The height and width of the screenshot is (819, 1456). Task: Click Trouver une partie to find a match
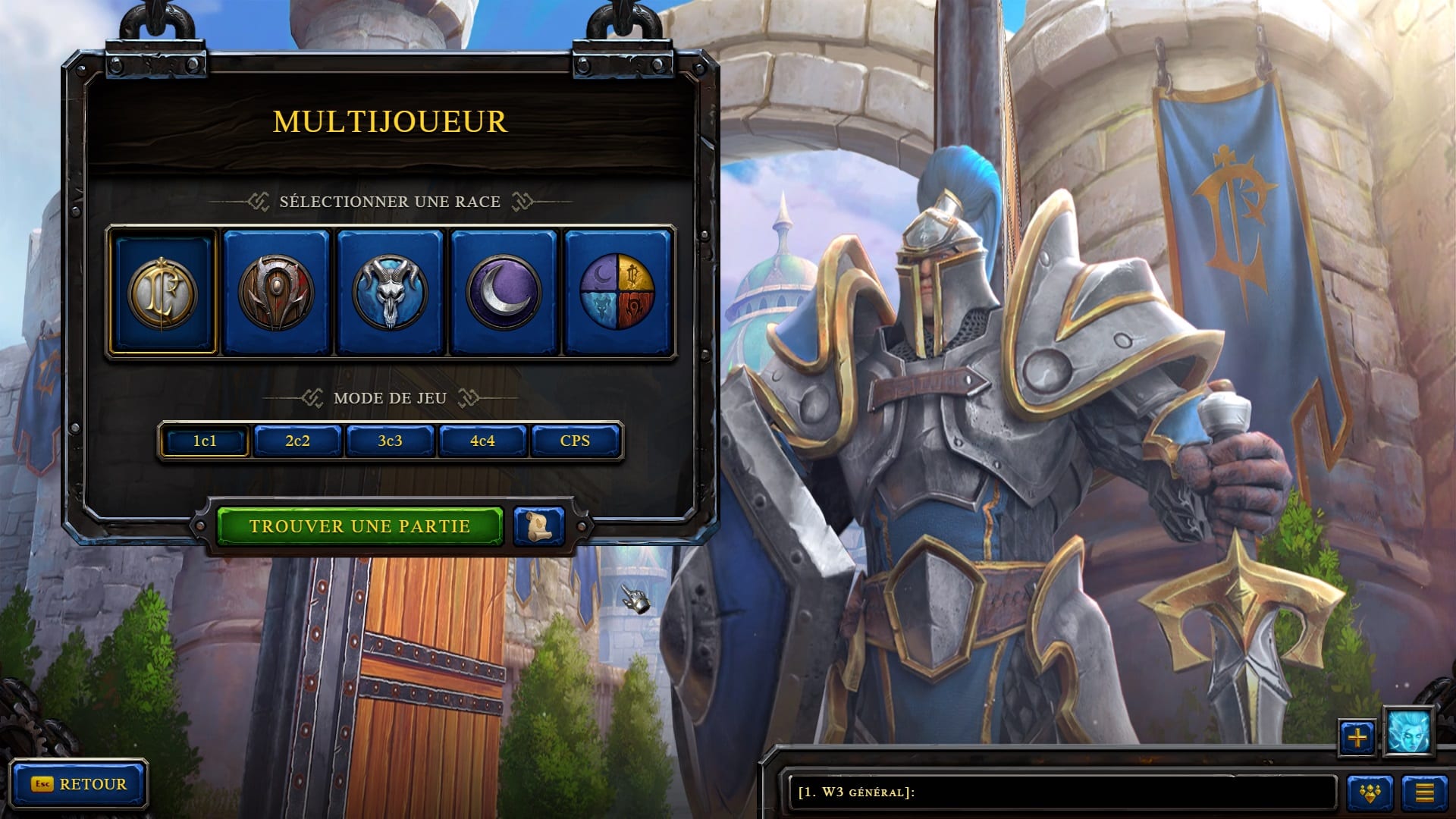359,526
